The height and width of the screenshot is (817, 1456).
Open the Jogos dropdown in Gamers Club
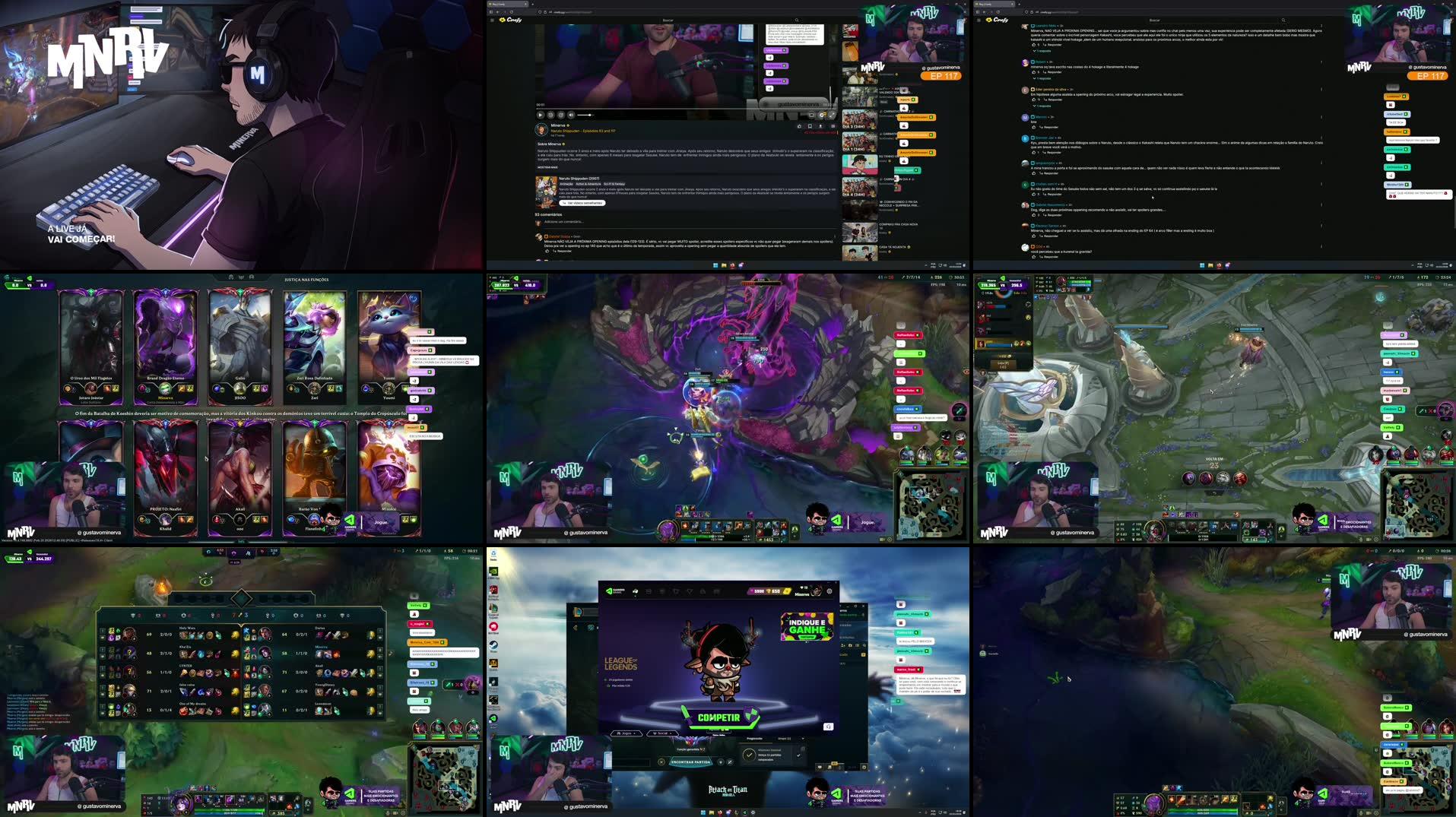point(626,733)
